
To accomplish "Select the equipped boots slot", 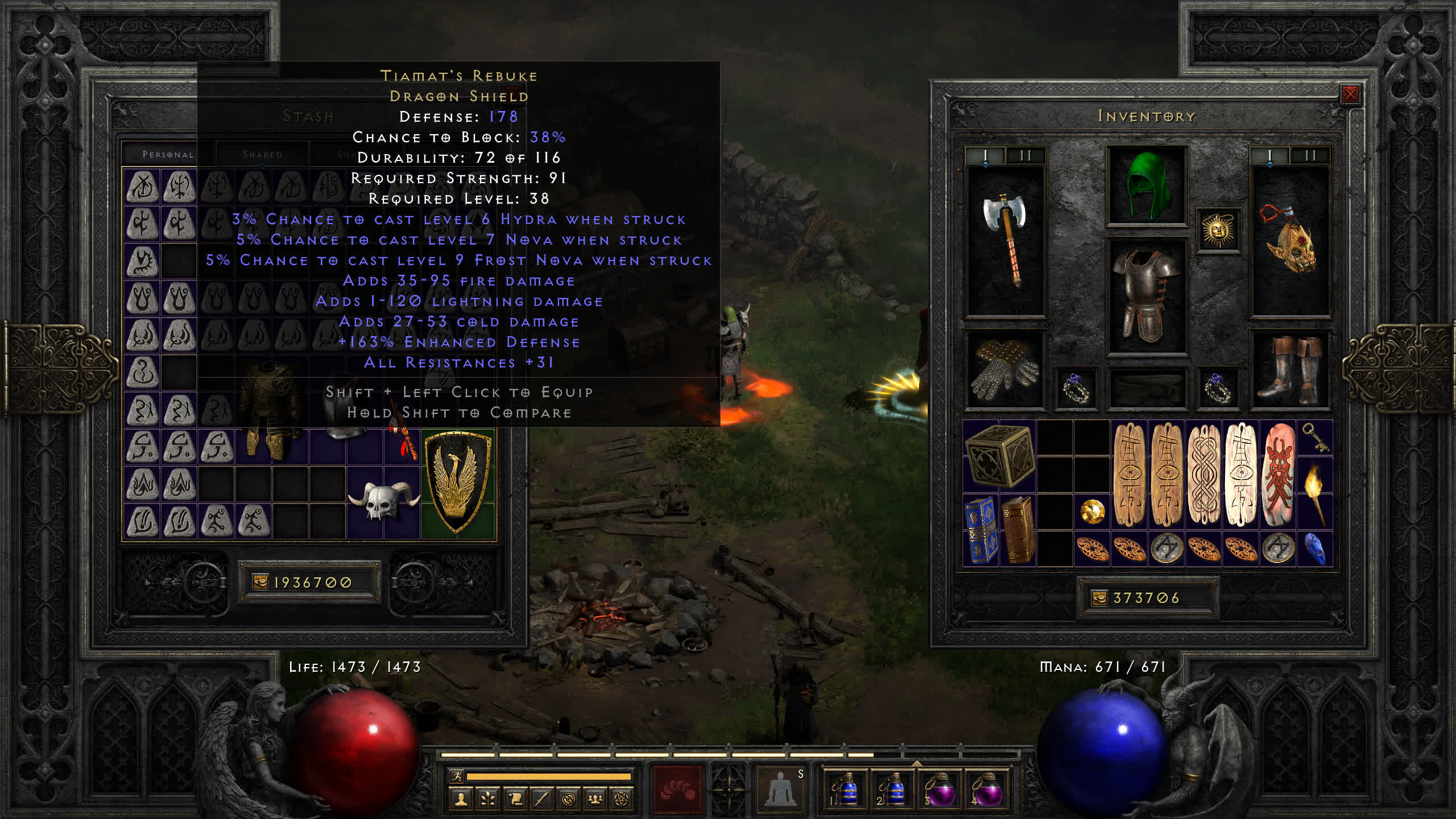I will tap(1289, 370).
